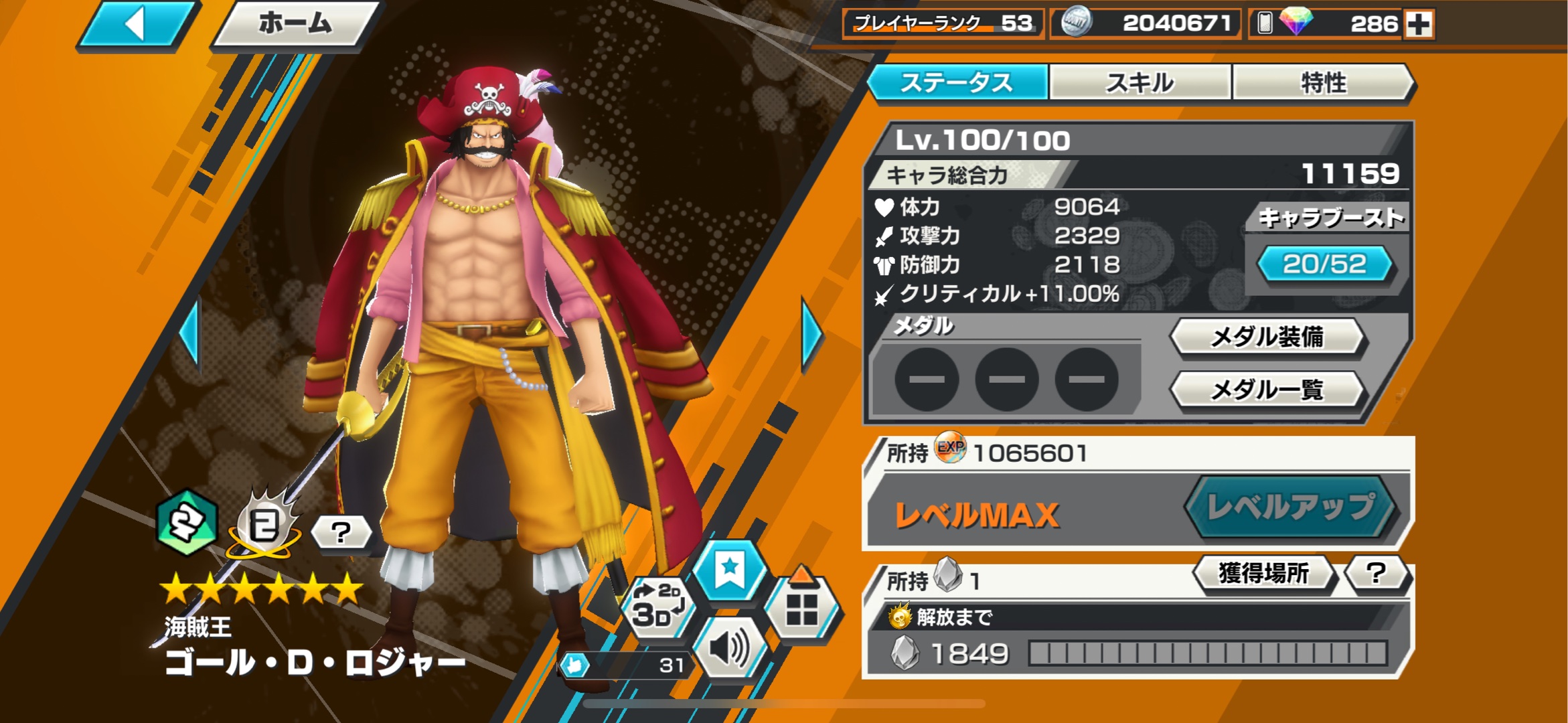Viewport: 1568px width, 723px height.
Task: Go back with the blue arrow button
Action: click(x=137, y=25)
